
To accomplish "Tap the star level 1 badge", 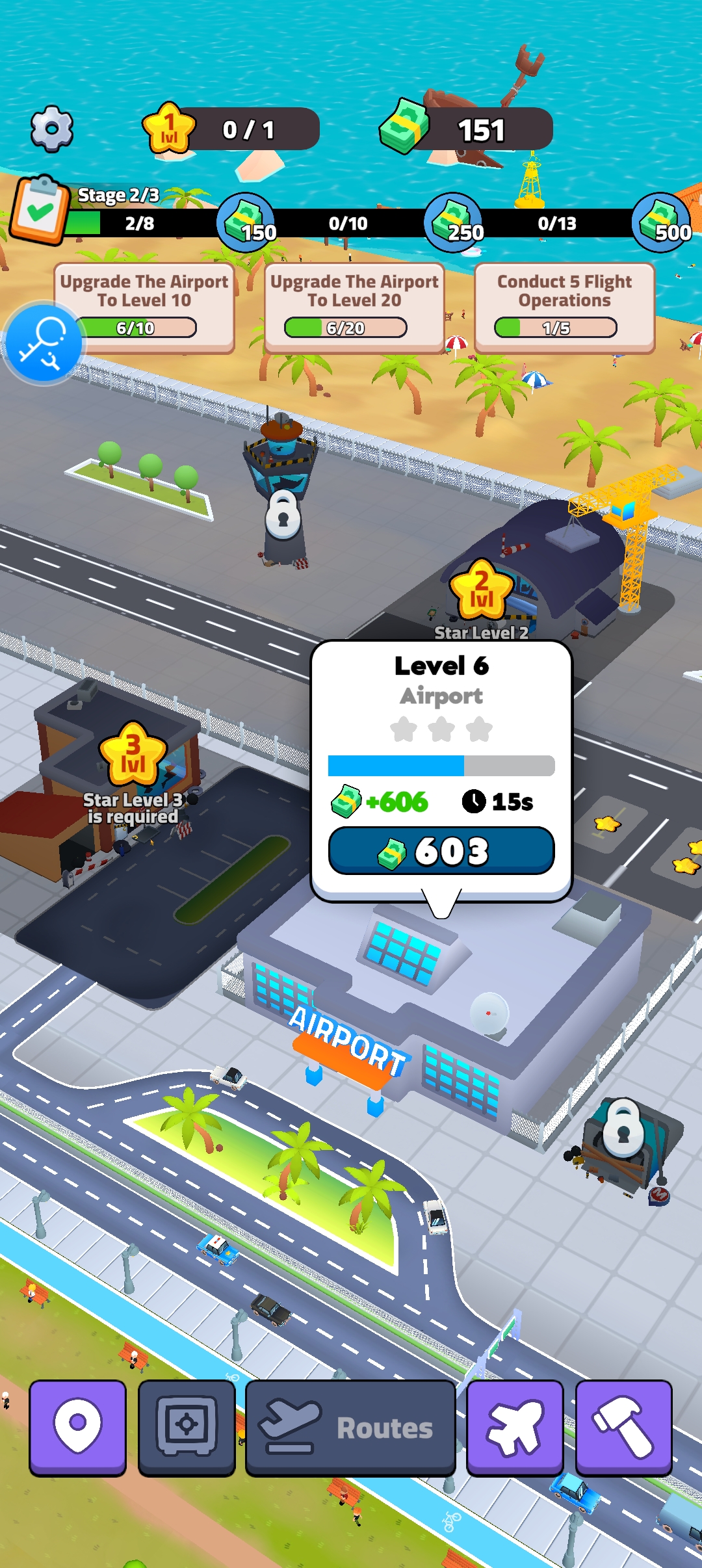I will 169,128.
